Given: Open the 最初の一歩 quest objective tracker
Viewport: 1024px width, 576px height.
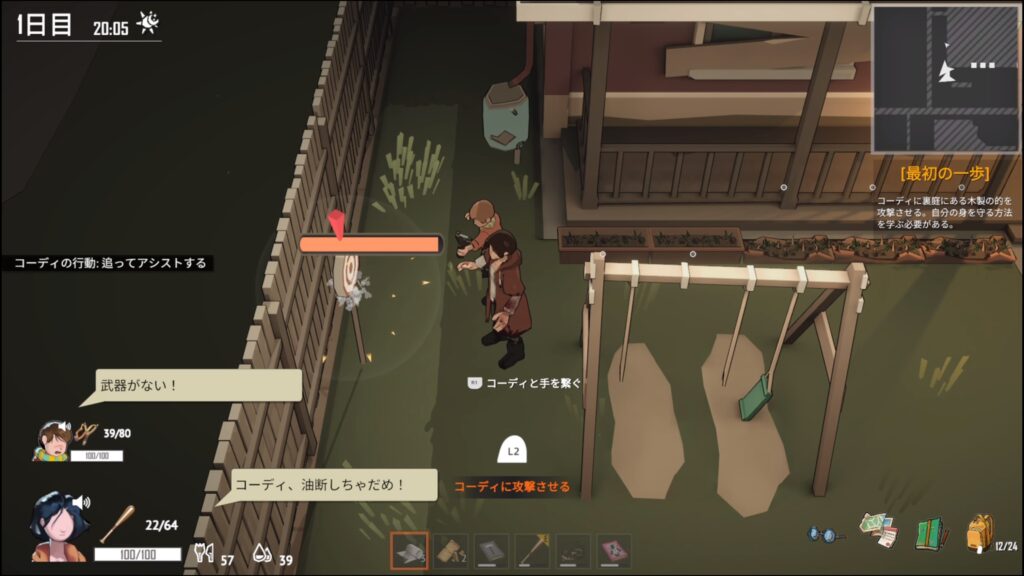Looking at the screenshot, I should pos(944,174).
